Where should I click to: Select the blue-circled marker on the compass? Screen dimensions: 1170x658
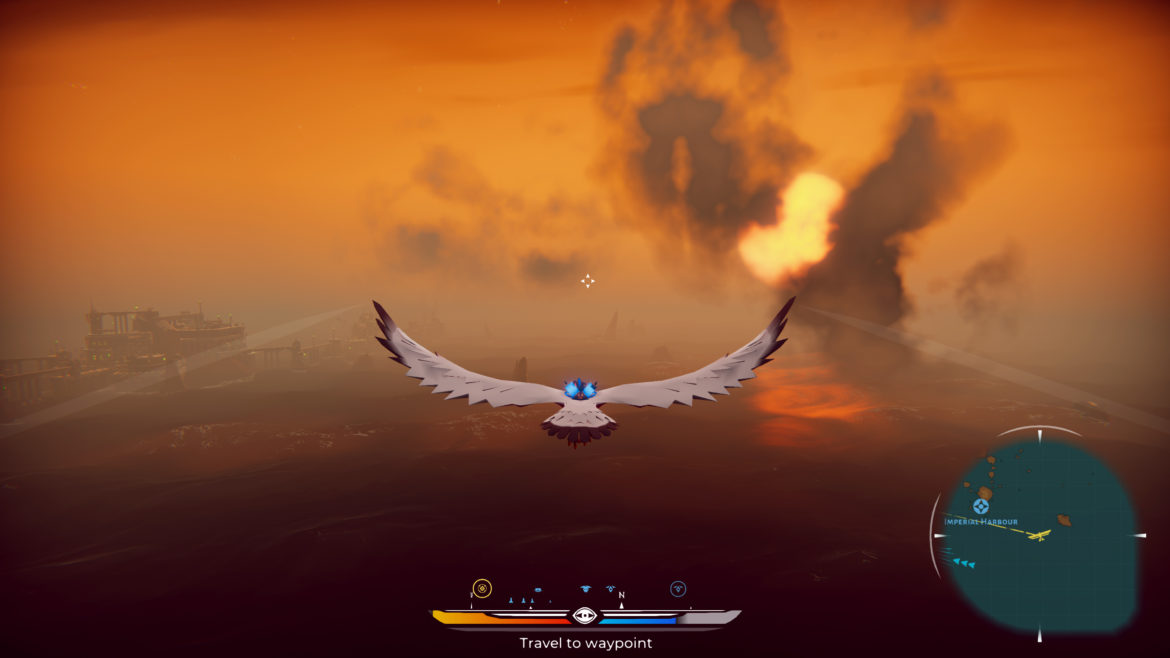coord(678,589)
